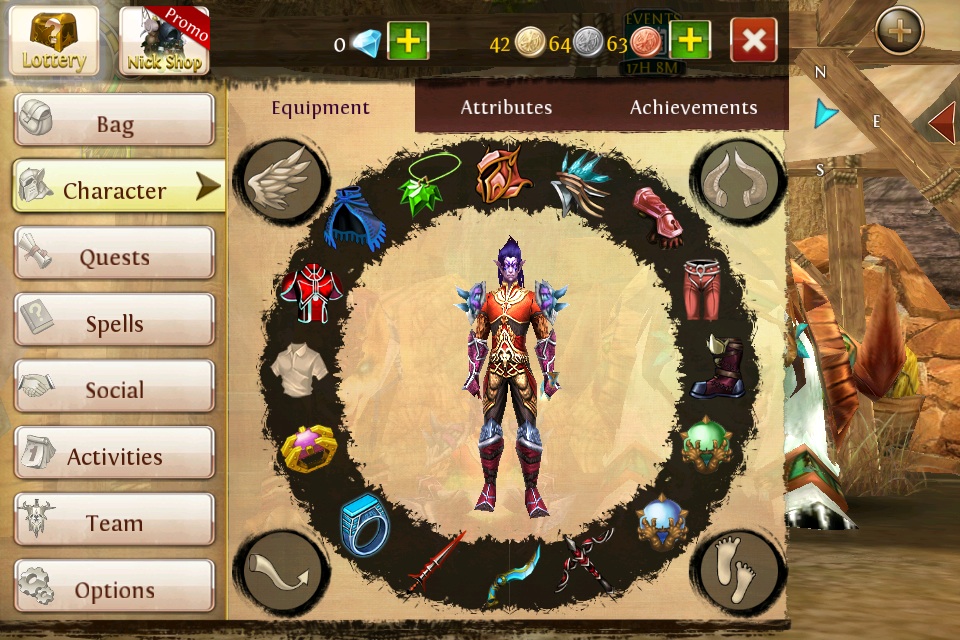The height and width of the screenshot is (640, 960).
Task: Choose the red chest armor slot
Action: pos(311,293)
